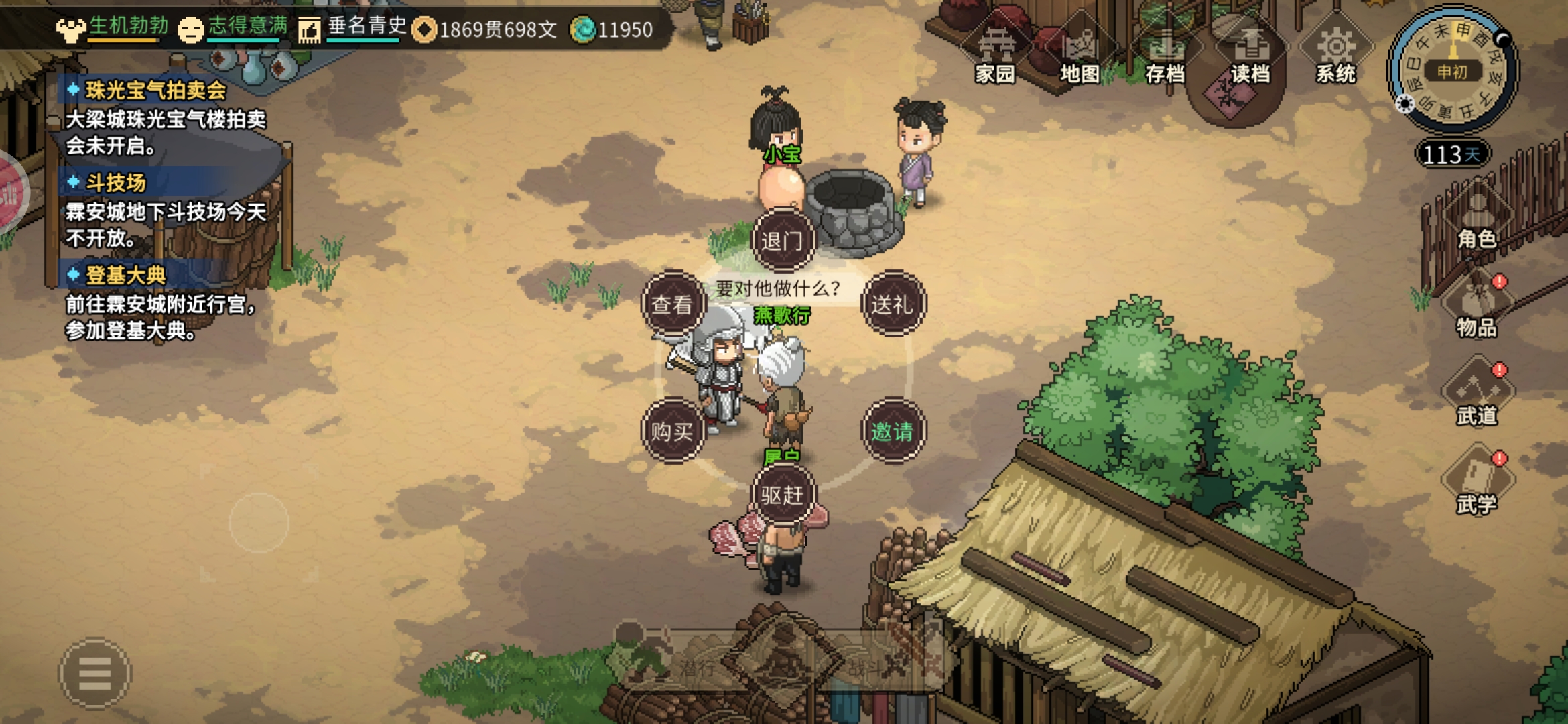Image resolution: width=1568 pixels, height=724 pixels.
Task: Select the 送礼 gift option
Action: tap(892, 304)
